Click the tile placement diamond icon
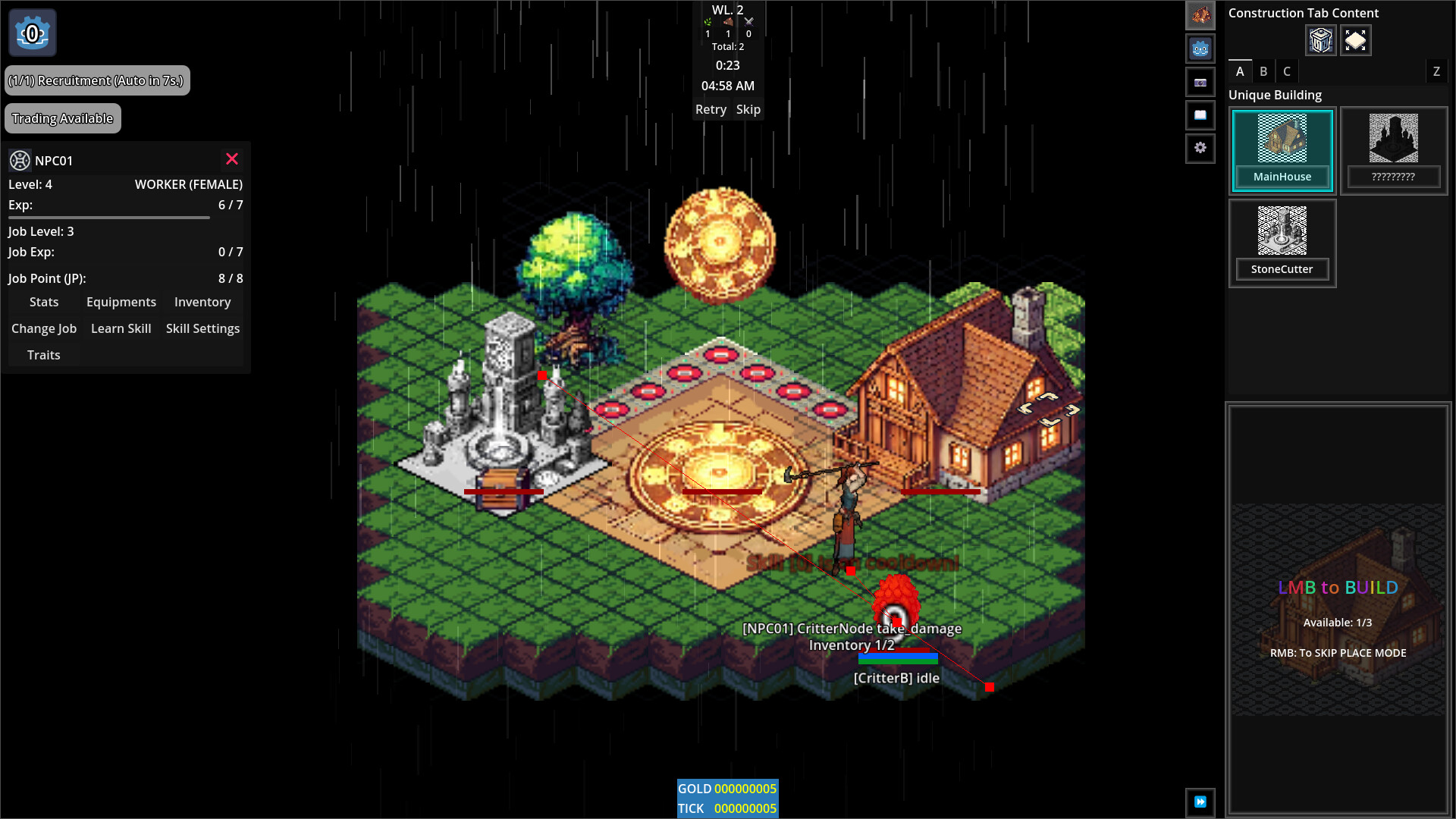 coord(1356,40)
